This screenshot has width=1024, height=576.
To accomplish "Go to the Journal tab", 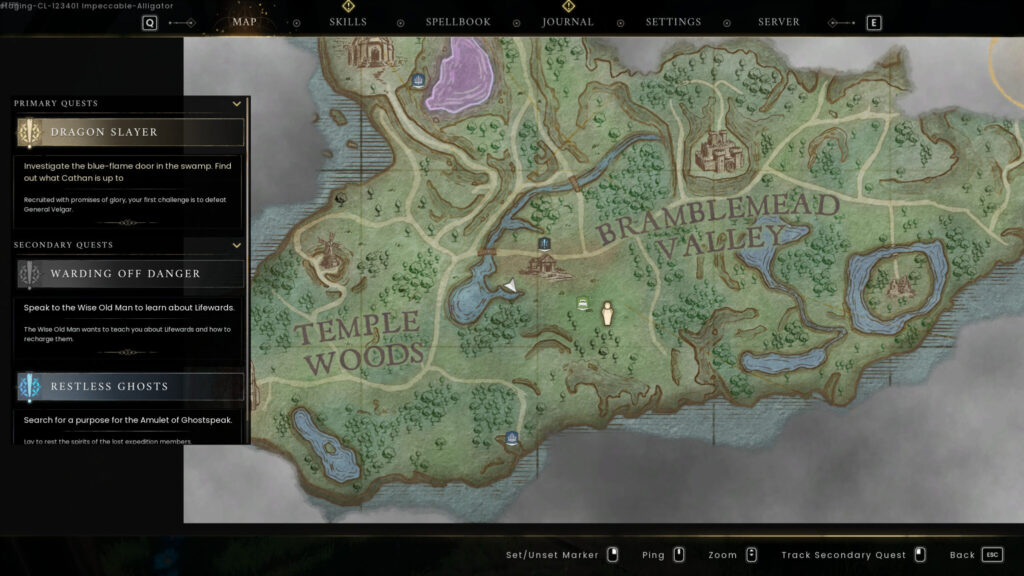I will 568,22.
